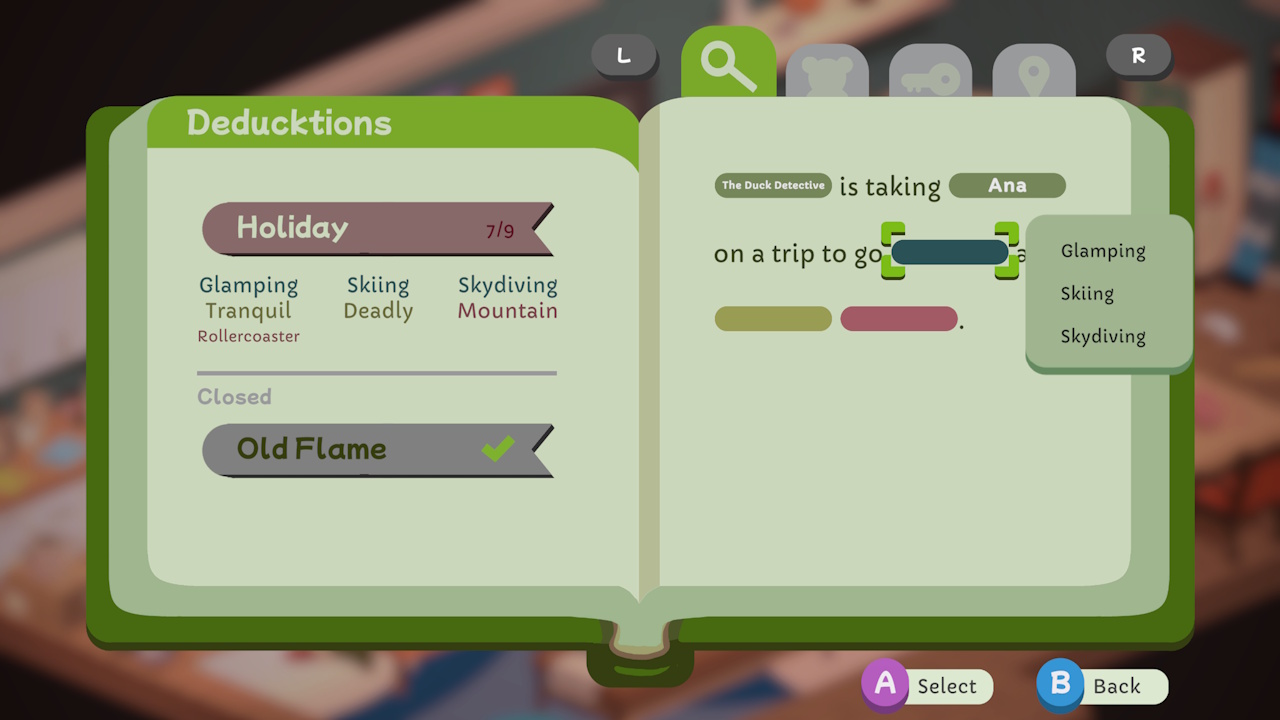The image size is (1280, 720).
Task: Select the clue word Tranquil
Action: pyautogui.click(x=248, y=311)
